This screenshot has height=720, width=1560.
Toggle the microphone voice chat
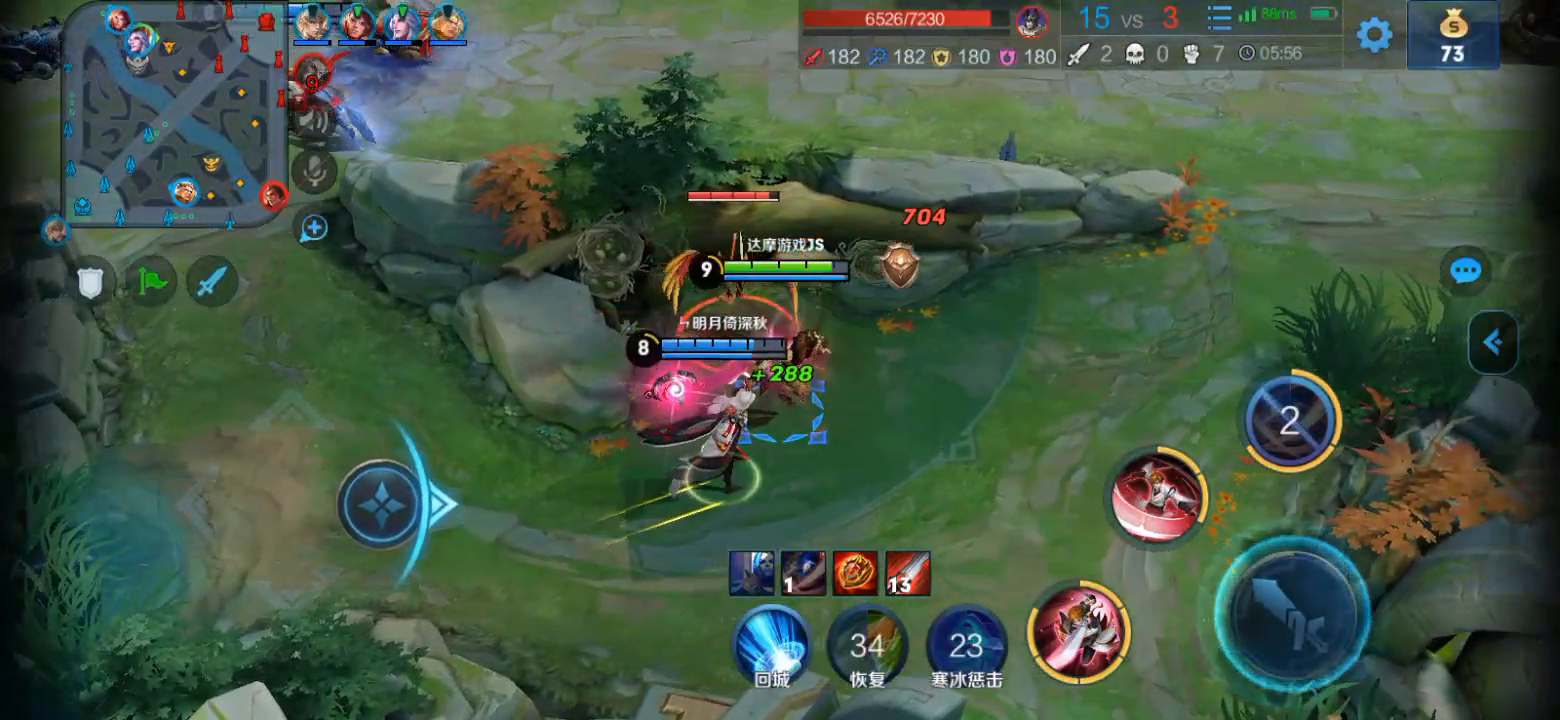tap(316, 171)
